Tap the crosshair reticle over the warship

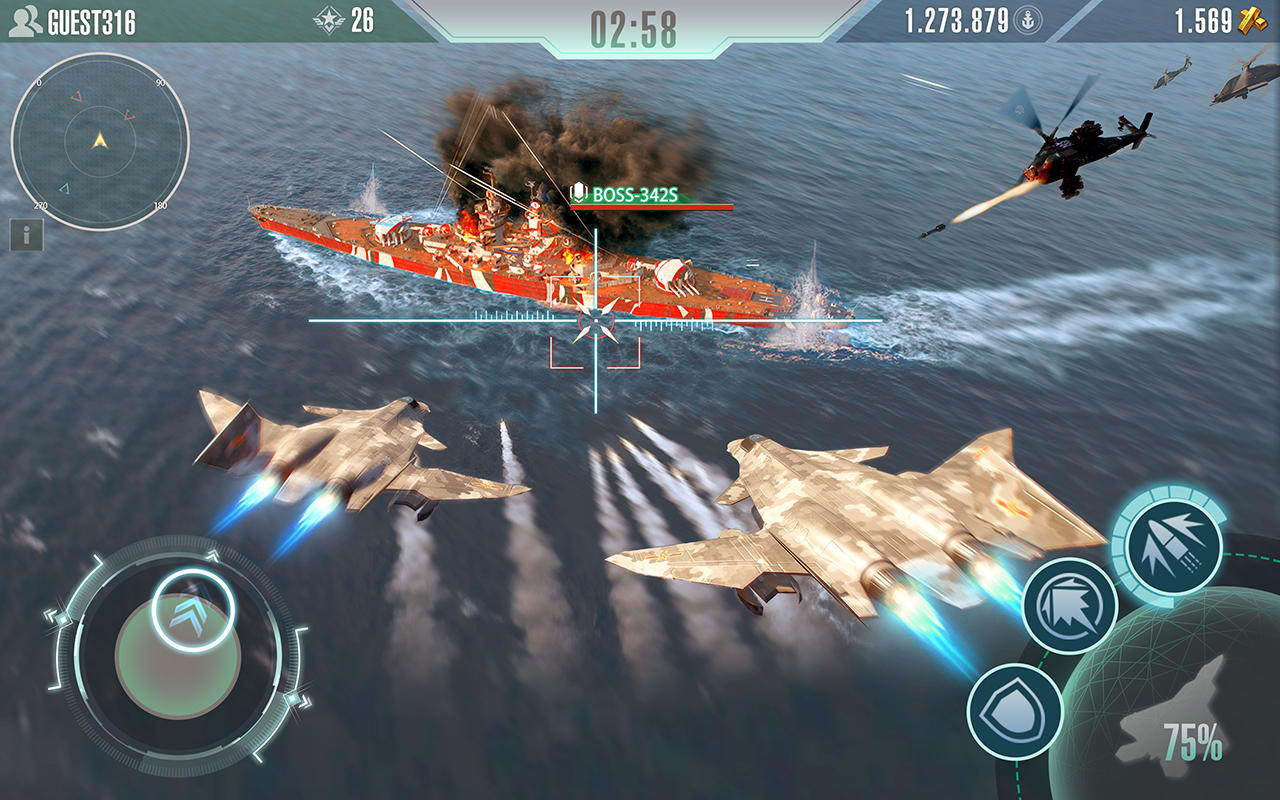(594, 320)
